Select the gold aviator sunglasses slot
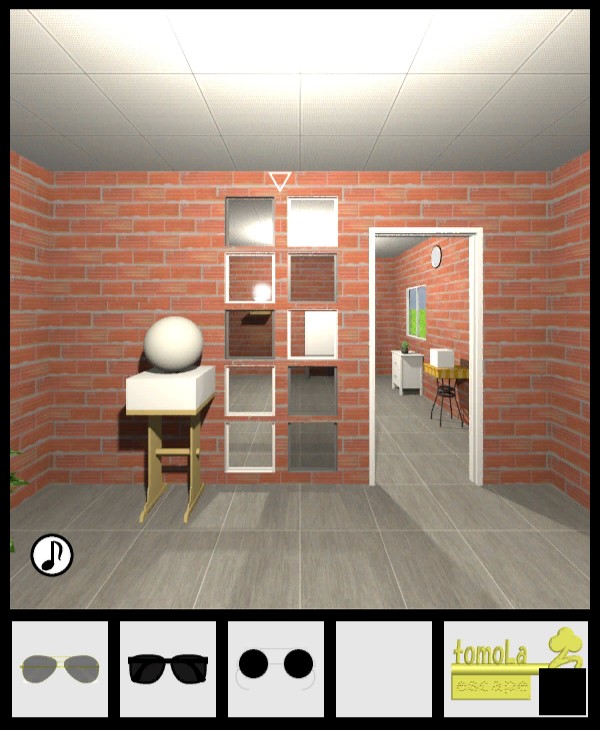This screenshot has width=600, height=730. pos(60,668)
